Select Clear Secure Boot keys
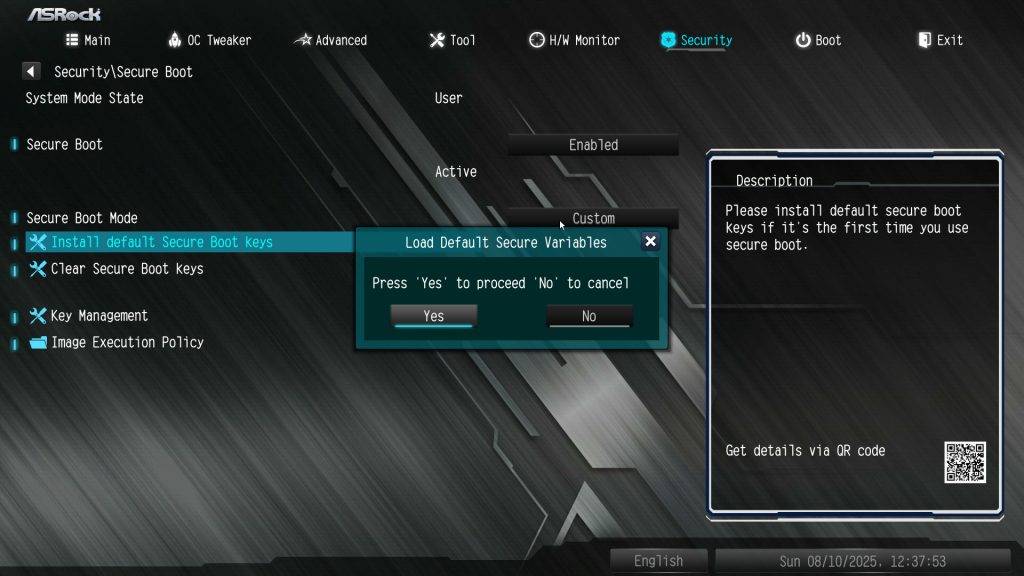The width and height of the screenshot is (1024, 576). pyautogui.click(x=126, y=269)
